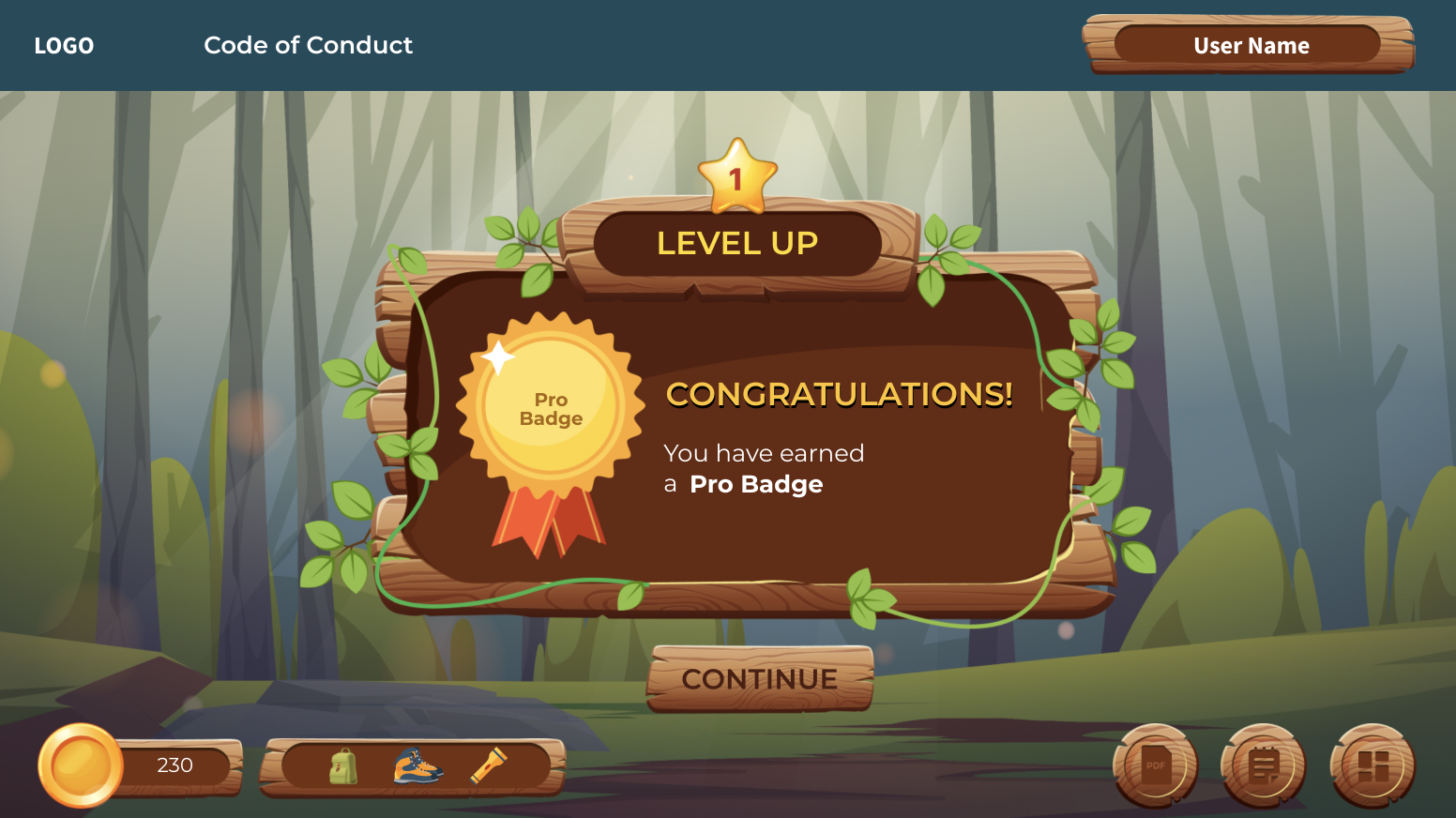Select the flashlight item
1456x818 pixels.
[488, 765]
